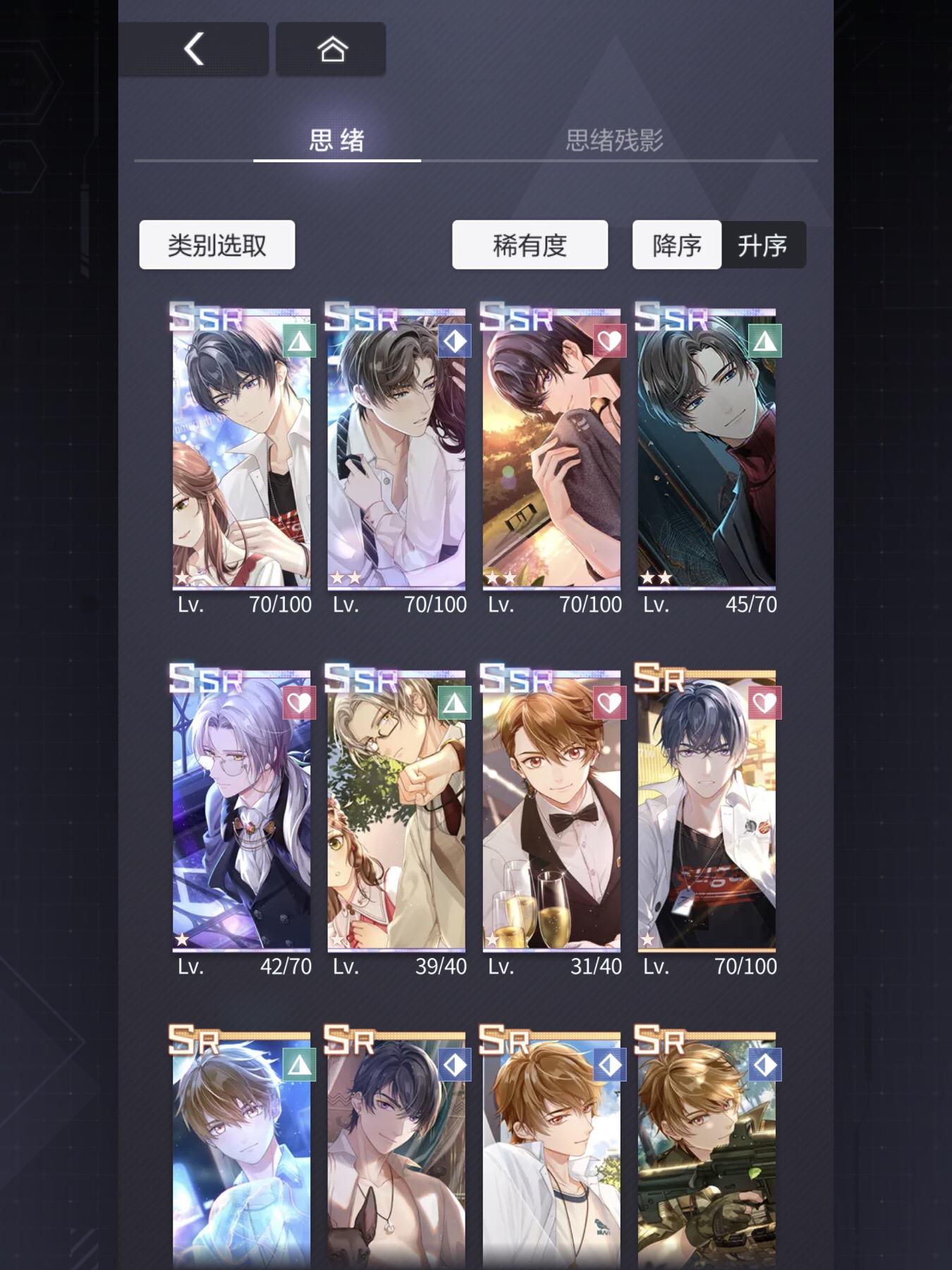Tap the 45/70 level progress of the red-sweater card

click(x=750, y=605)
